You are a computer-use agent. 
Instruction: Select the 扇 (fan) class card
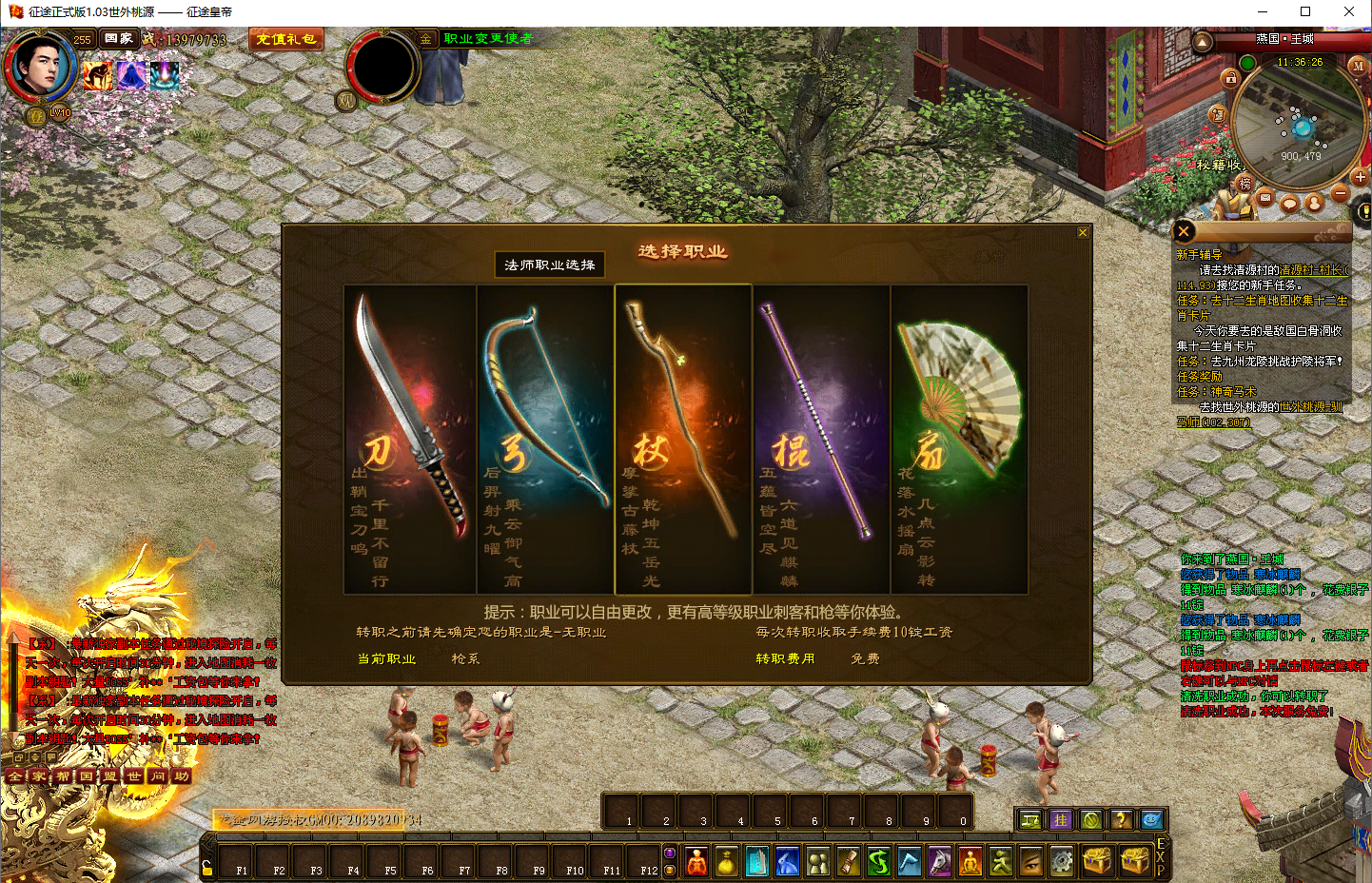coord(959,439)
